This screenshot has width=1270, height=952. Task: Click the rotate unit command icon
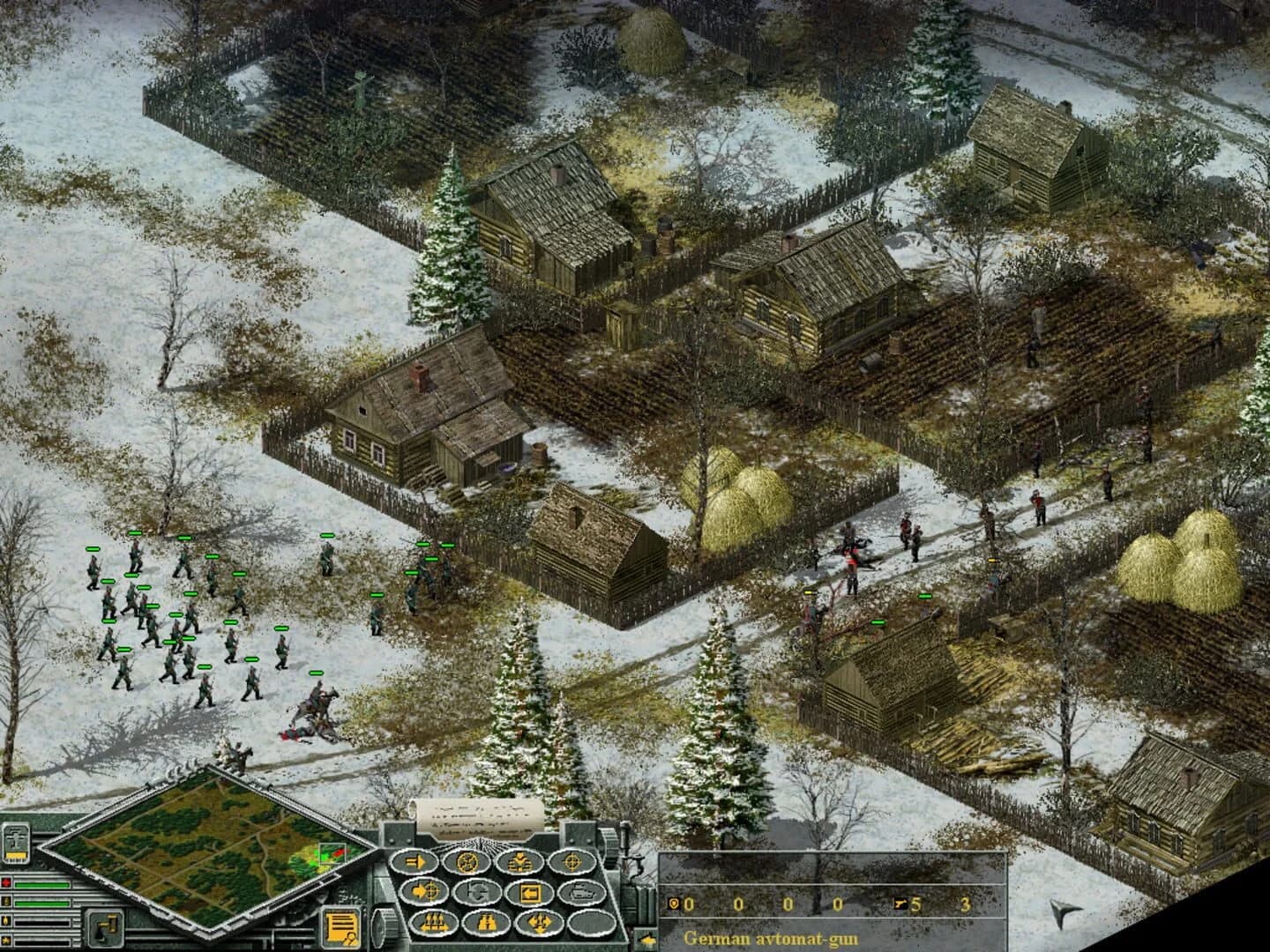[476, 892]
